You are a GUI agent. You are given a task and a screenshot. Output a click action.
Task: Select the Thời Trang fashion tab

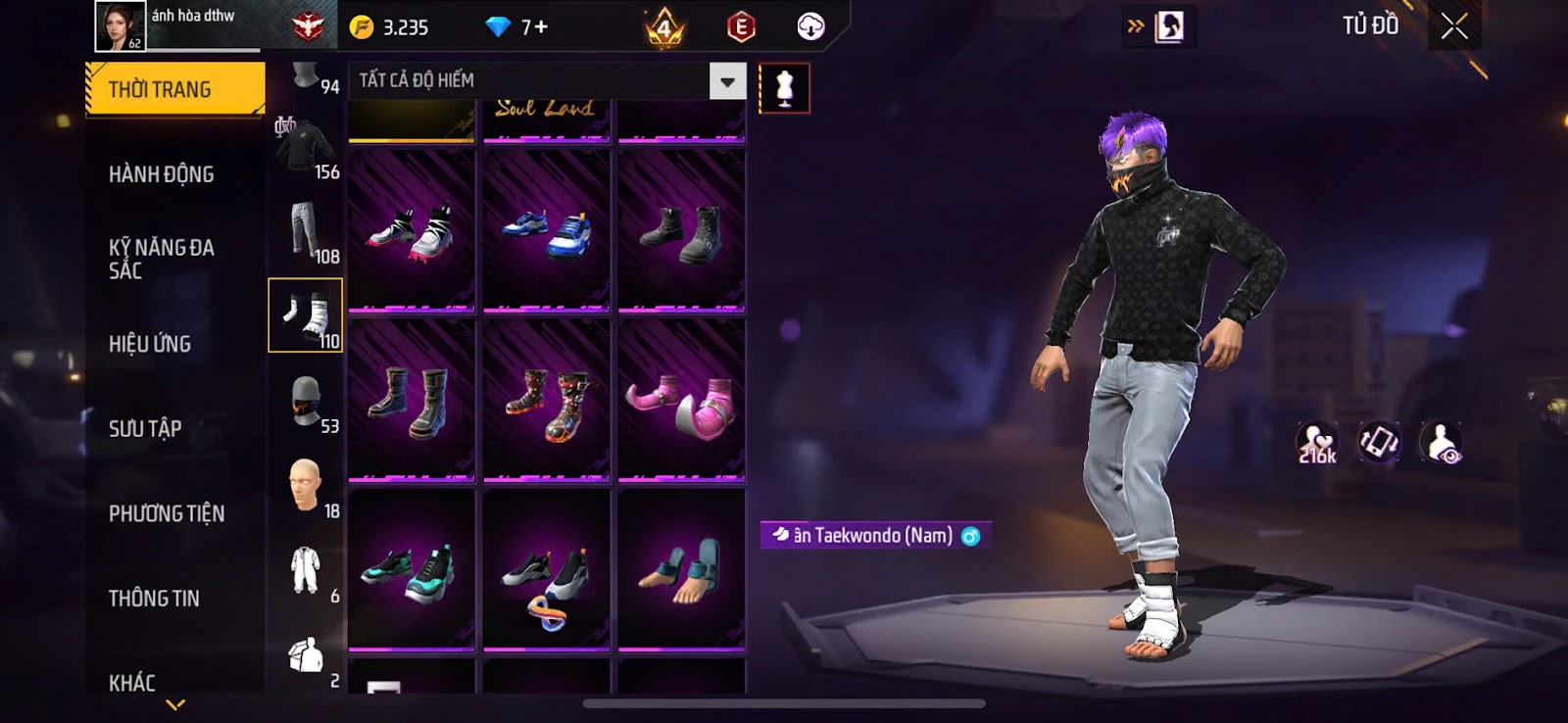tap(174, 89)
